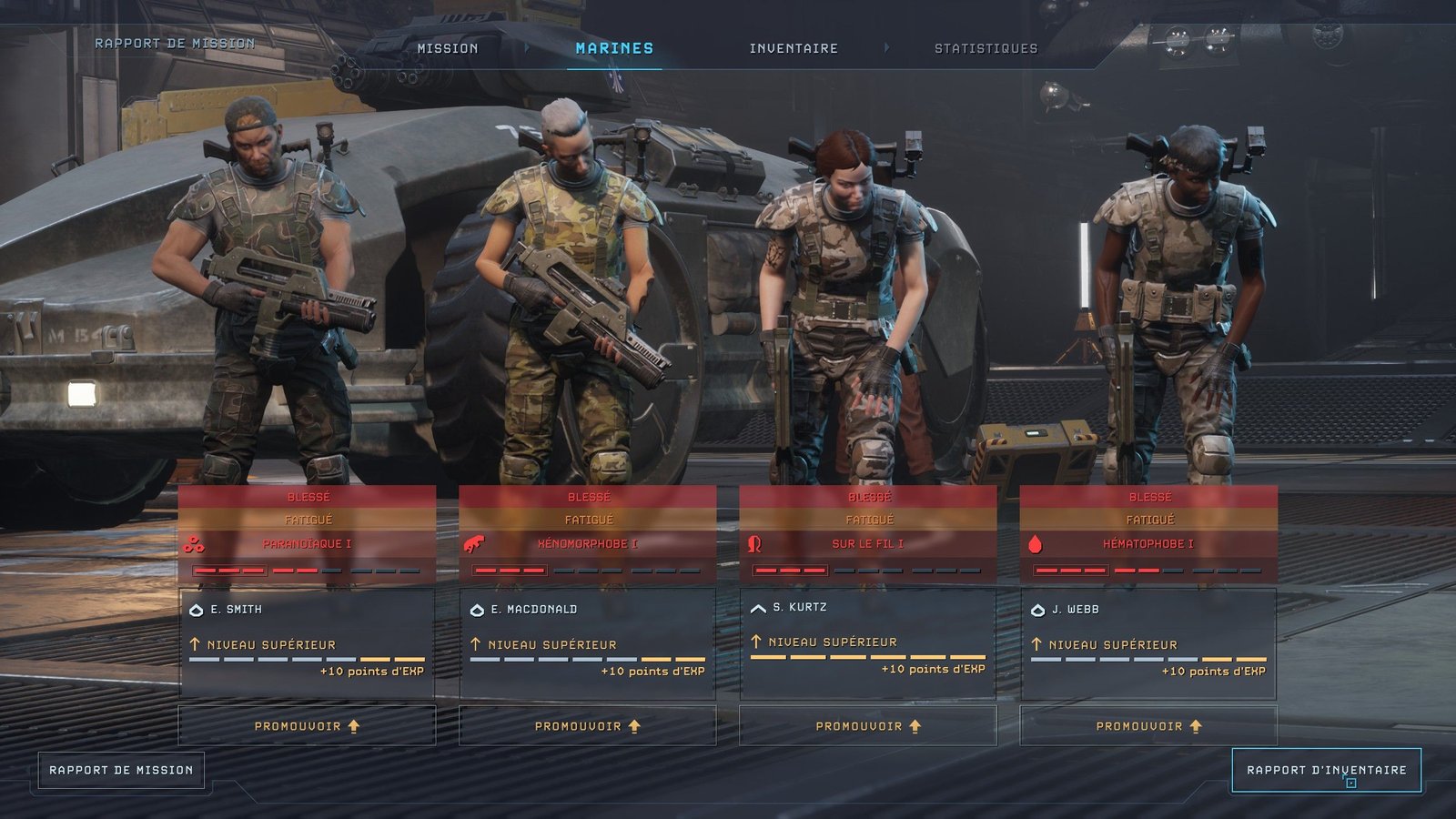
Task: Select S. Kurtz's marine card
Action: point(867,641)
